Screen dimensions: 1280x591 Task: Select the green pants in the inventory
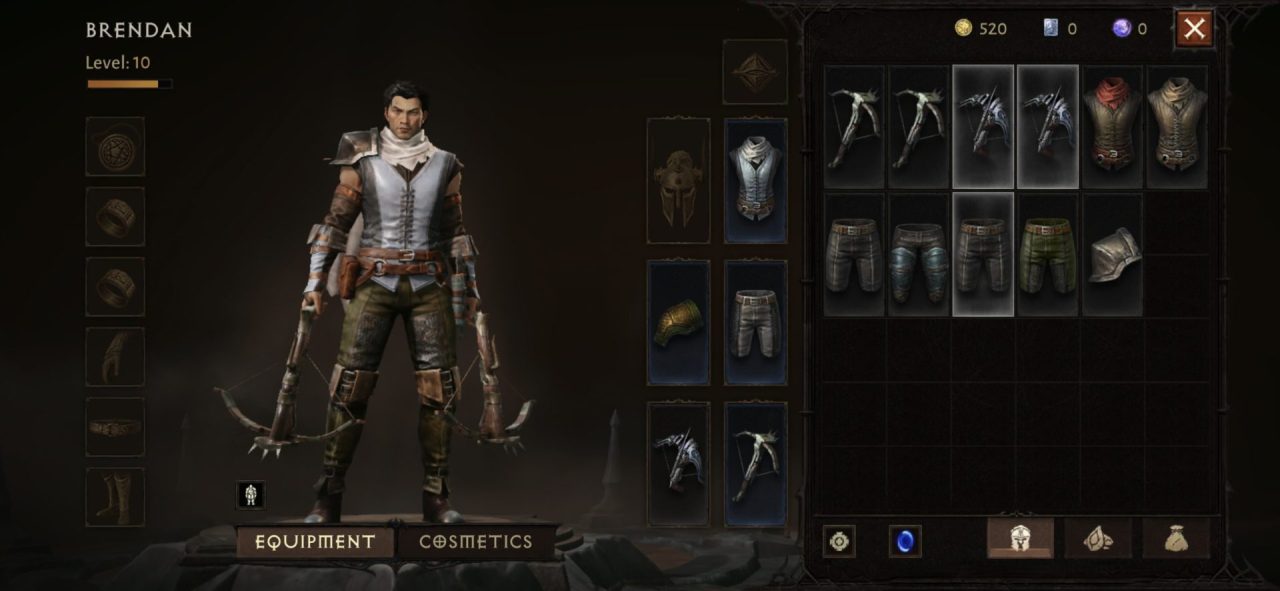click(x=1047, y=255)
